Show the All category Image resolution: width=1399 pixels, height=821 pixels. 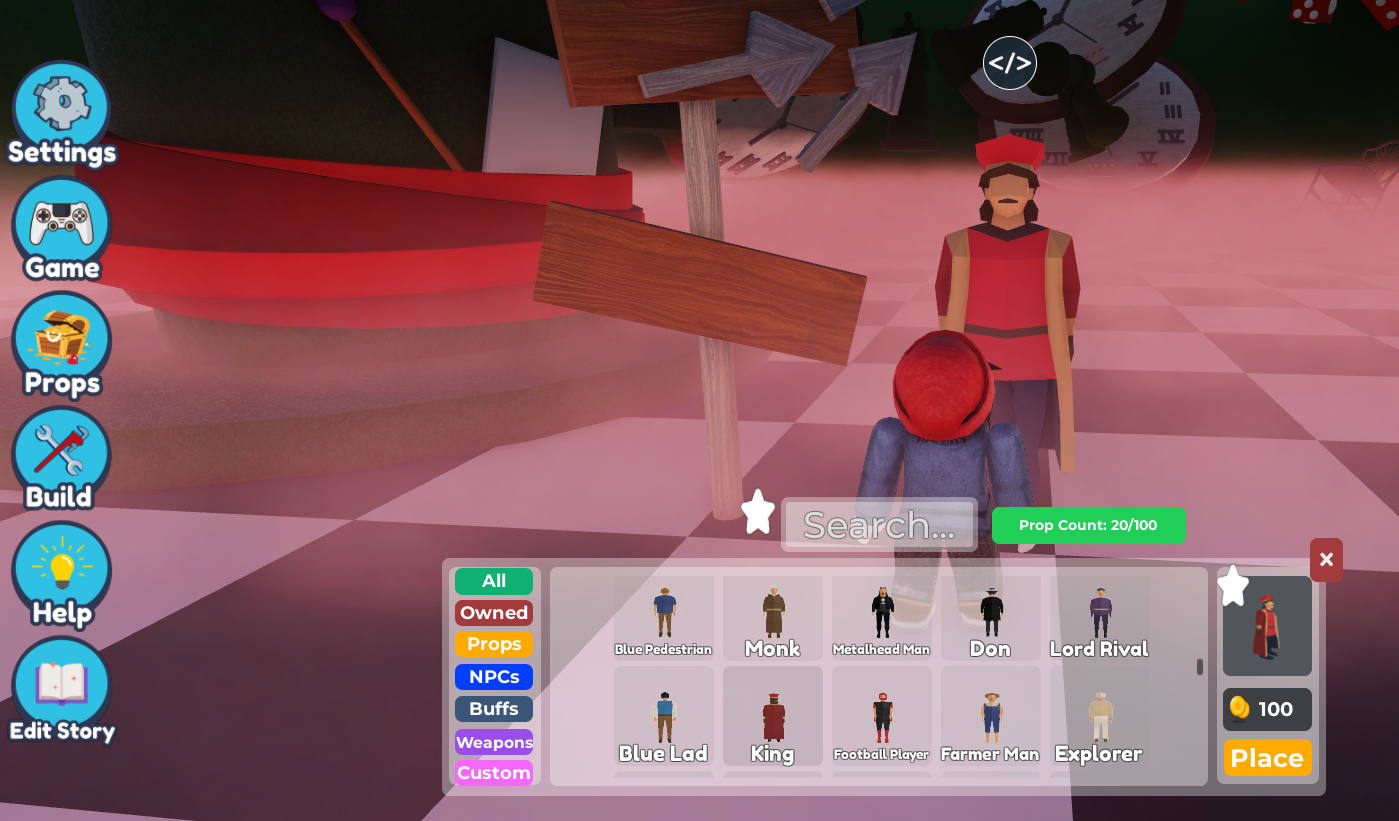494,581
